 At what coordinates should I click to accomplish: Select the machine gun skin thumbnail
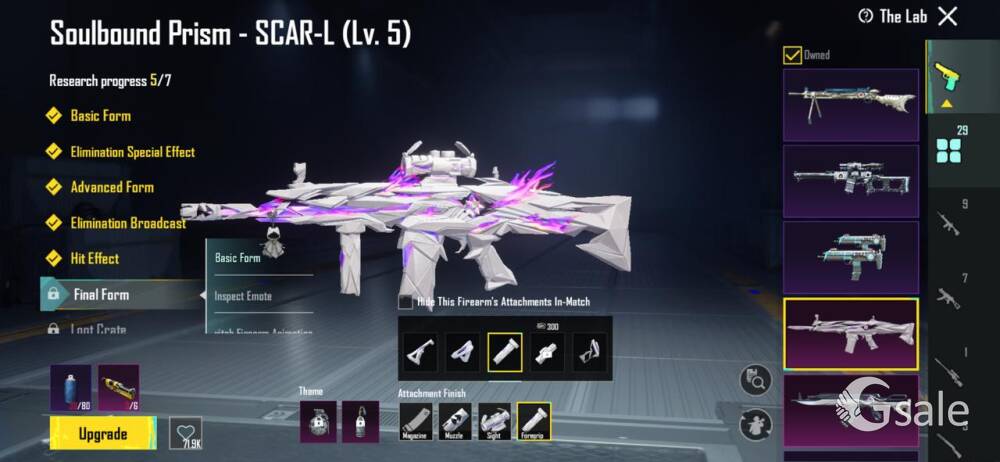click(850, 104)
